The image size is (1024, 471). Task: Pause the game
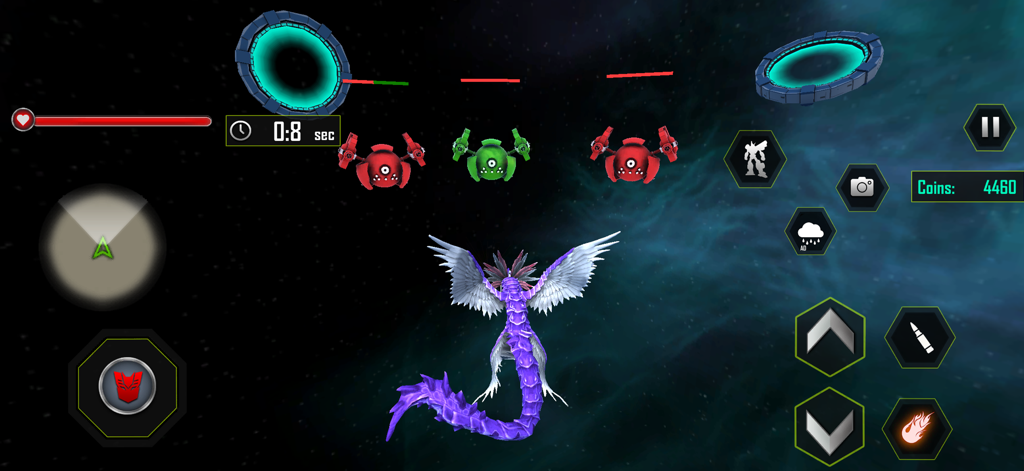(x=989, y=127)
